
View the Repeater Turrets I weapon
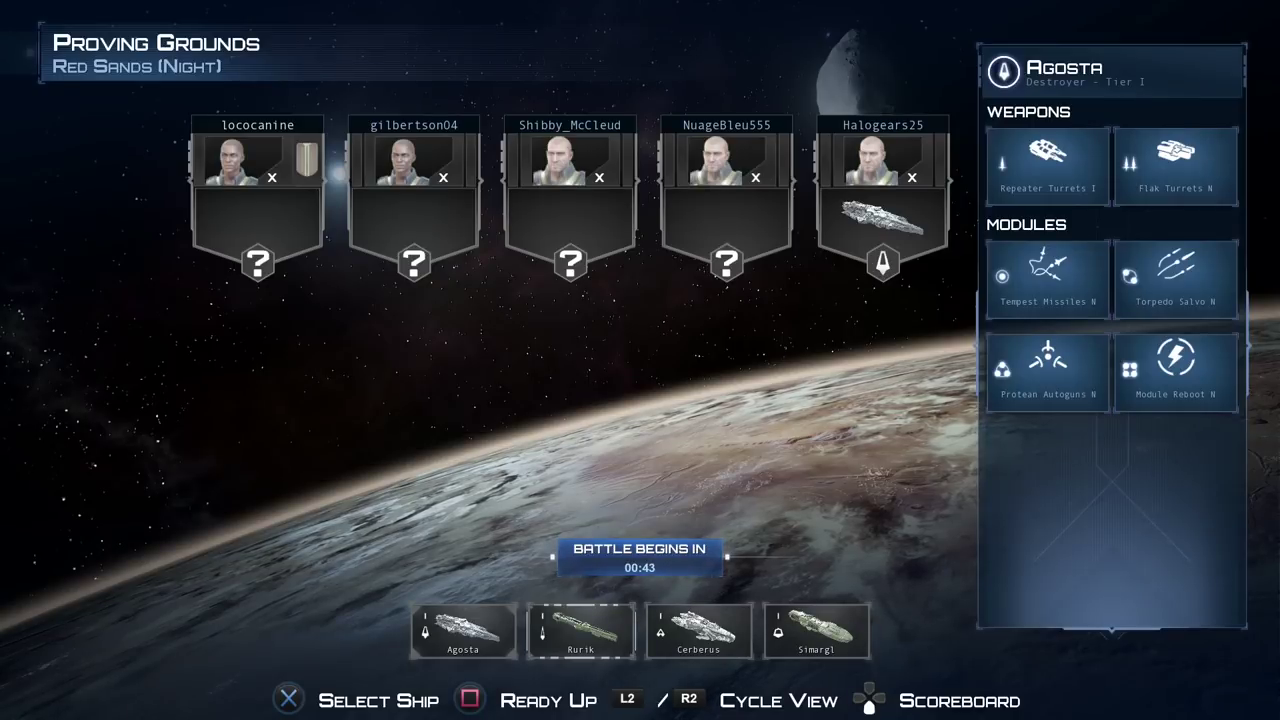tap(1047, 166)
